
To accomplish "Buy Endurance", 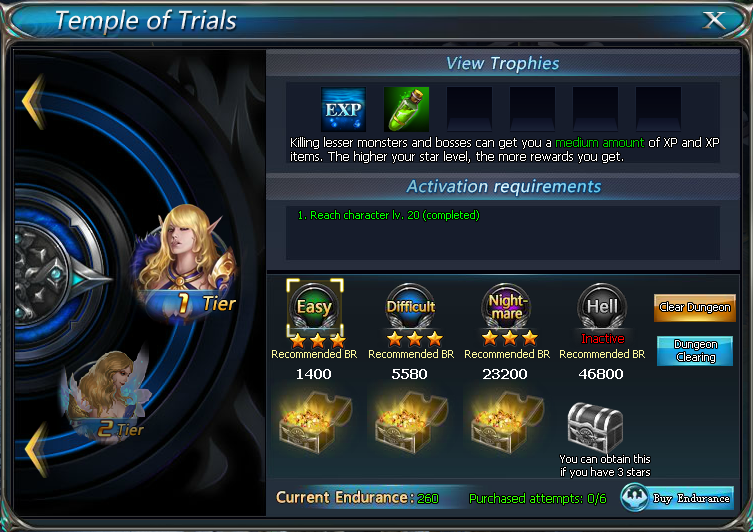I will (x=677, y=497).
